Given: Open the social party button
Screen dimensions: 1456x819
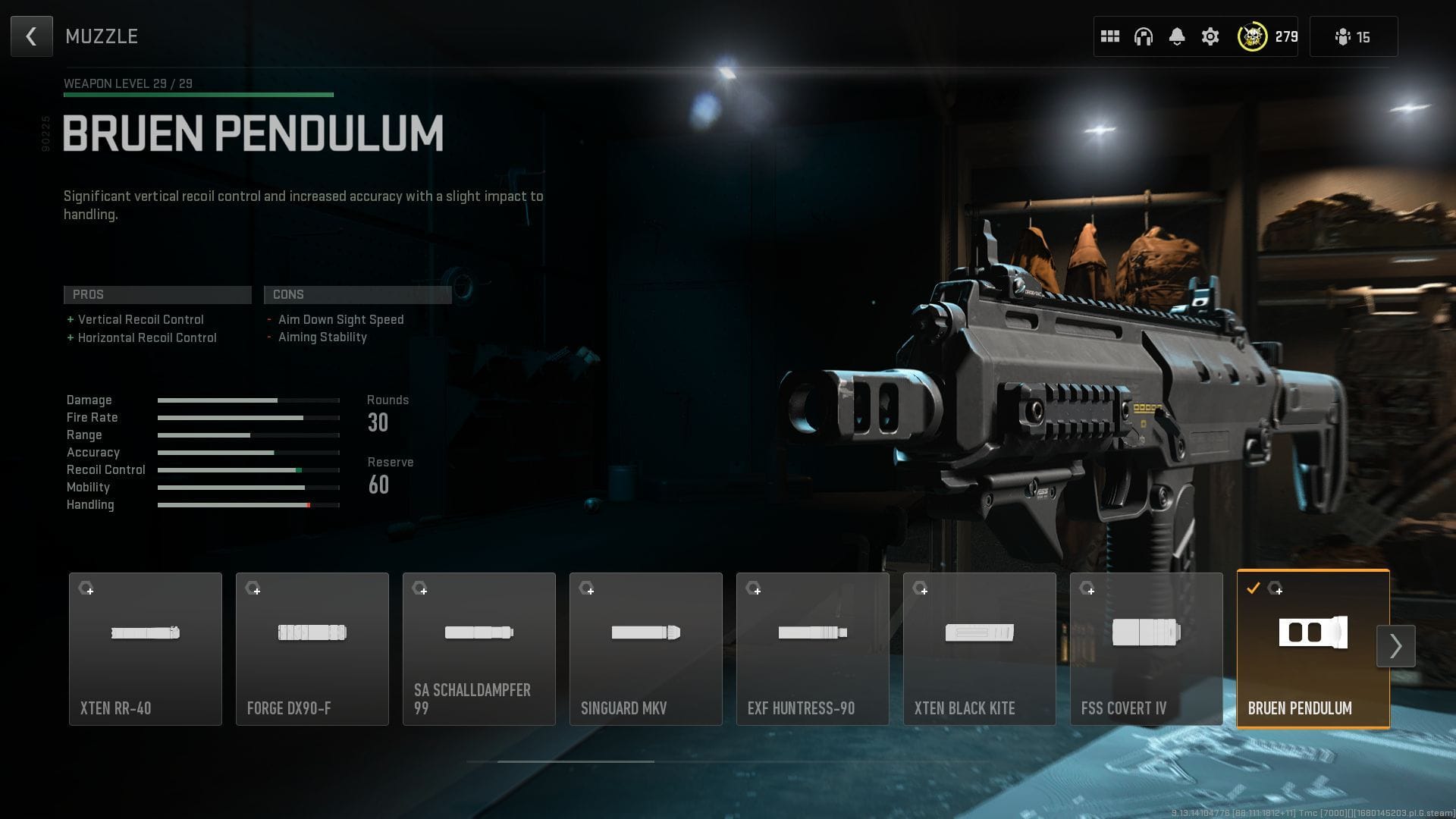Looking at the screenshot, I should [x=1354, y=36].
